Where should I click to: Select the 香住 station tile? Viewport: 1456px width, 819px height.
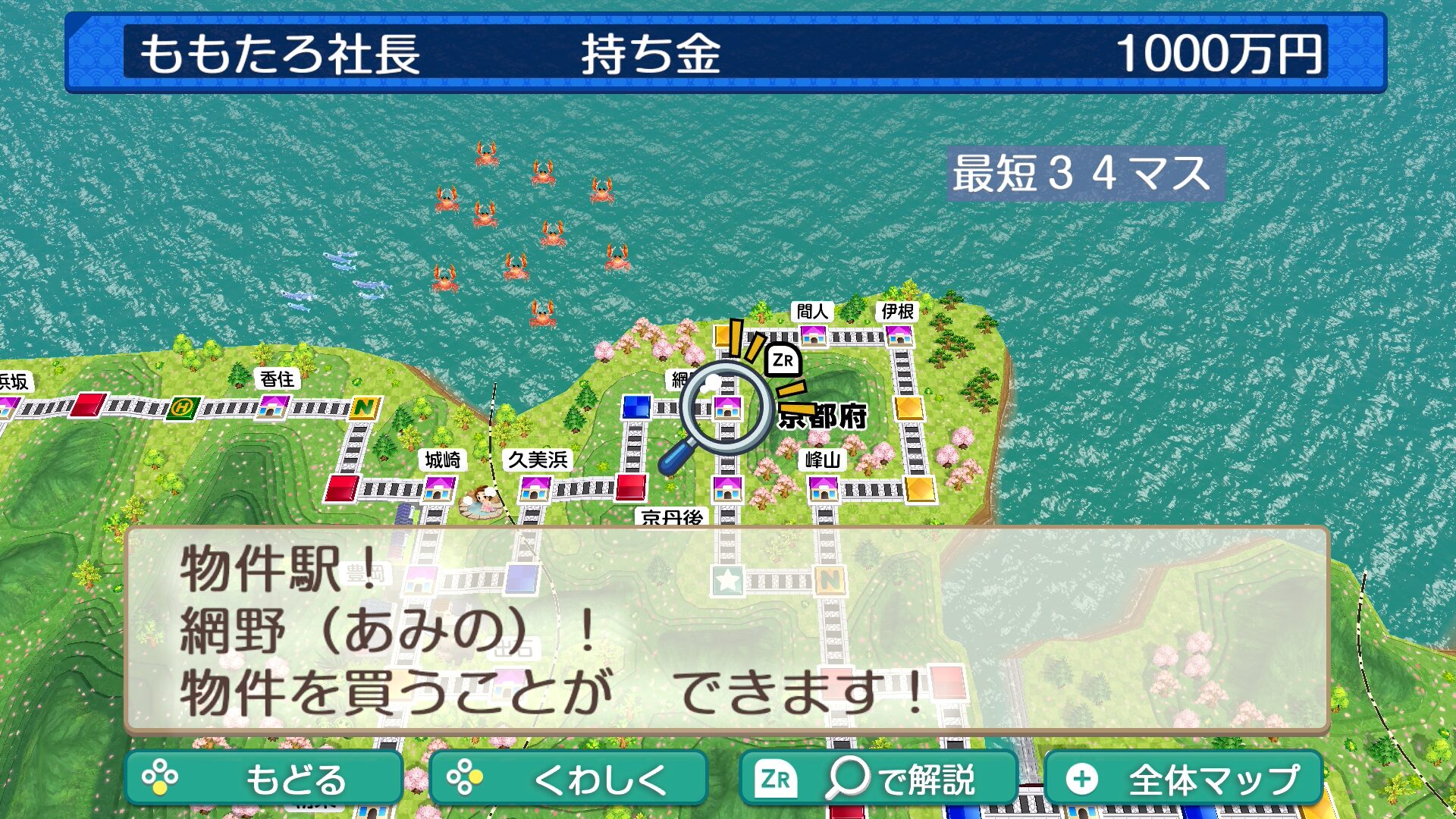272,407
